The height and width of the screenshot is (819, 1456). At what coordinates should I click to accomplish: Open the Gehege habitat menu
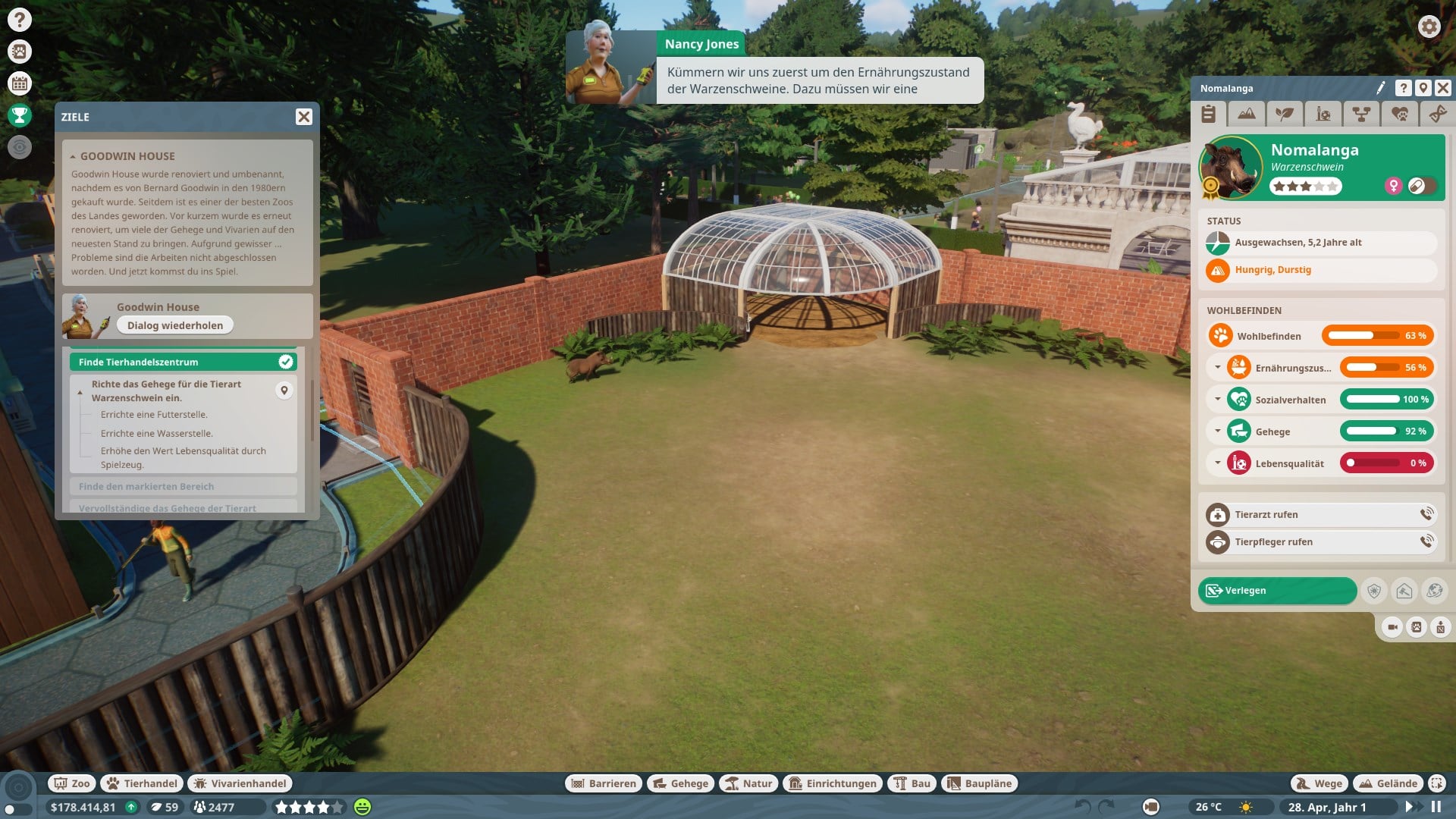[680, 783]
